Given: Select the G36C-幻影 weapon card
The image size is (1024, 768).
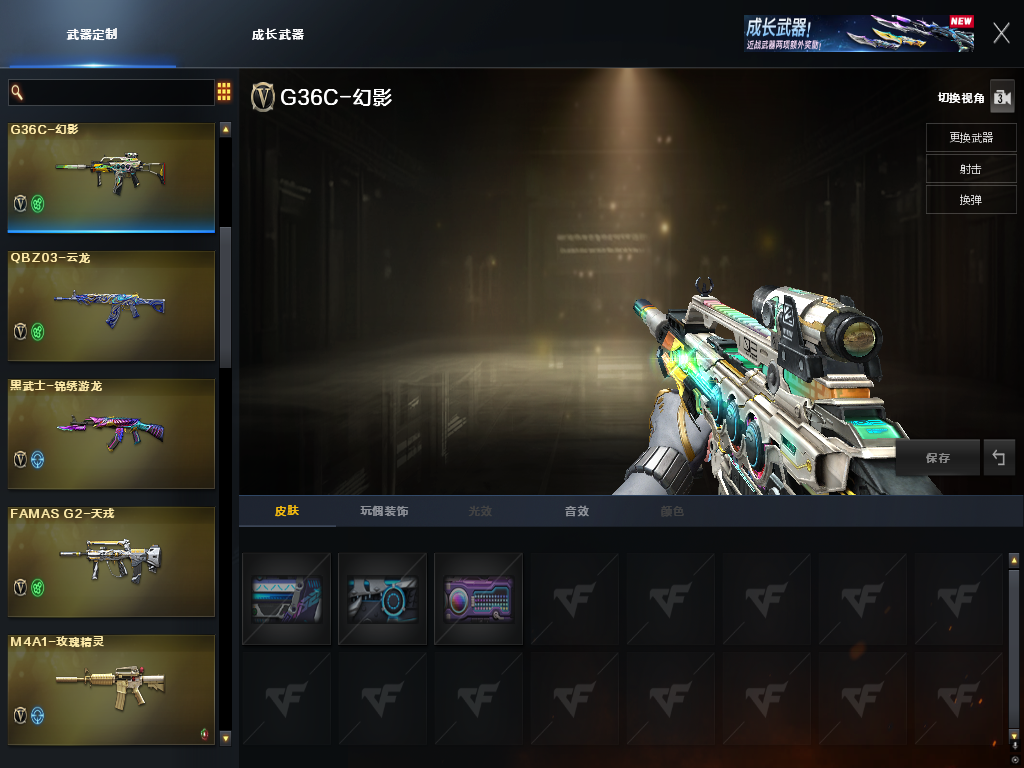Looking at the screenshot, I should pos(112,177).
